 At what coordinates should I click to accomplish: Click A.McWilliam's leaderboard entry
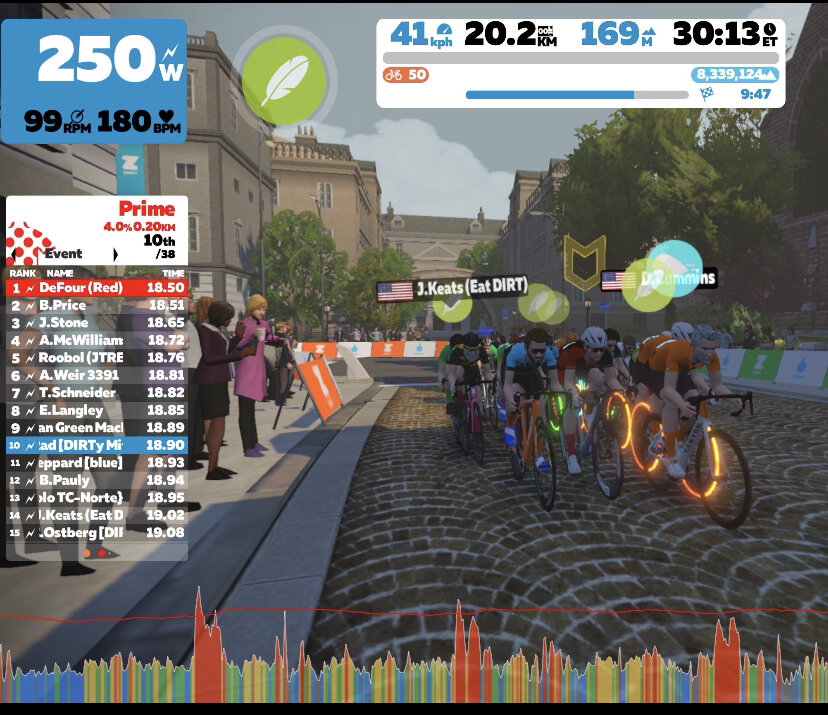(x=97, y=340)
